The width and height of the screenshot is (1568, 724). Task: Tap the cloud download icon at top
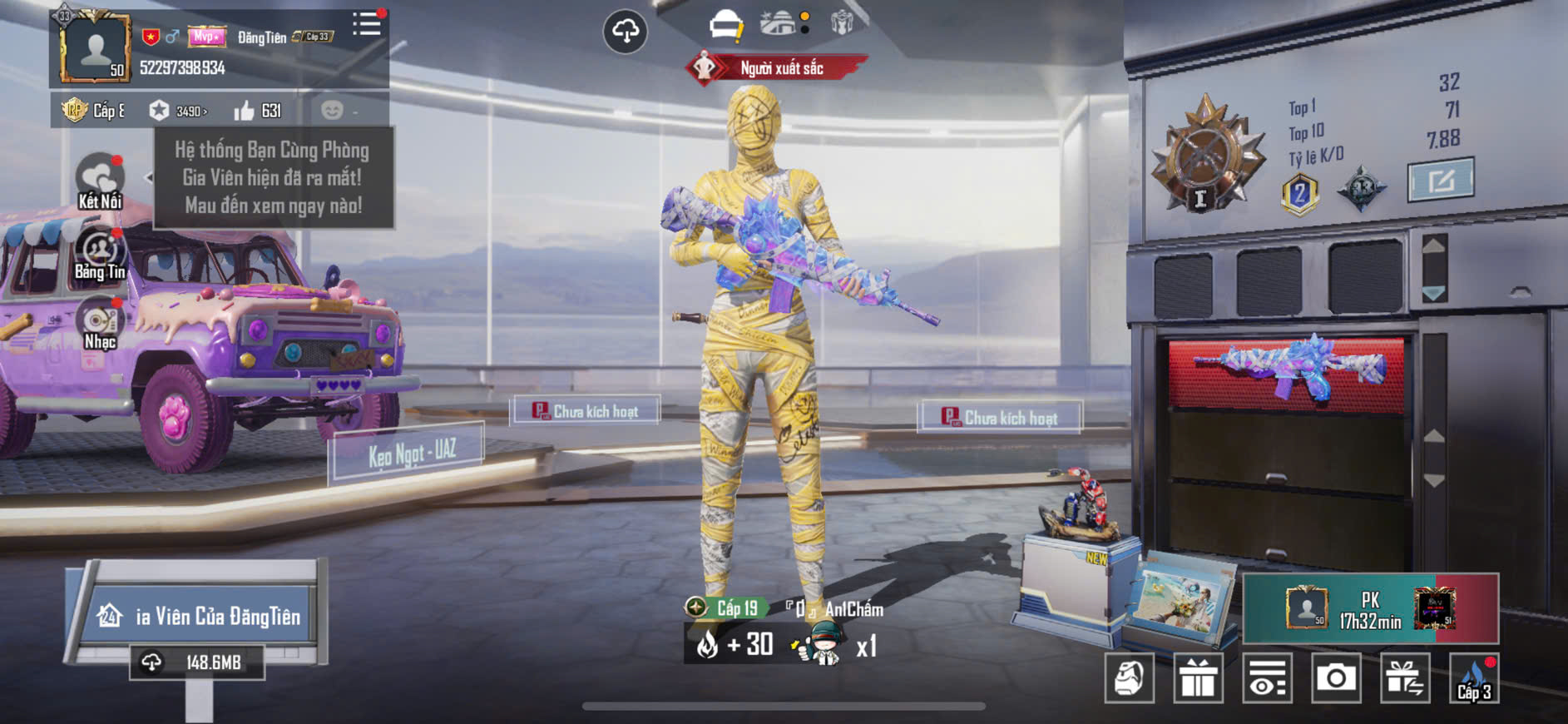tap(625, 32)
